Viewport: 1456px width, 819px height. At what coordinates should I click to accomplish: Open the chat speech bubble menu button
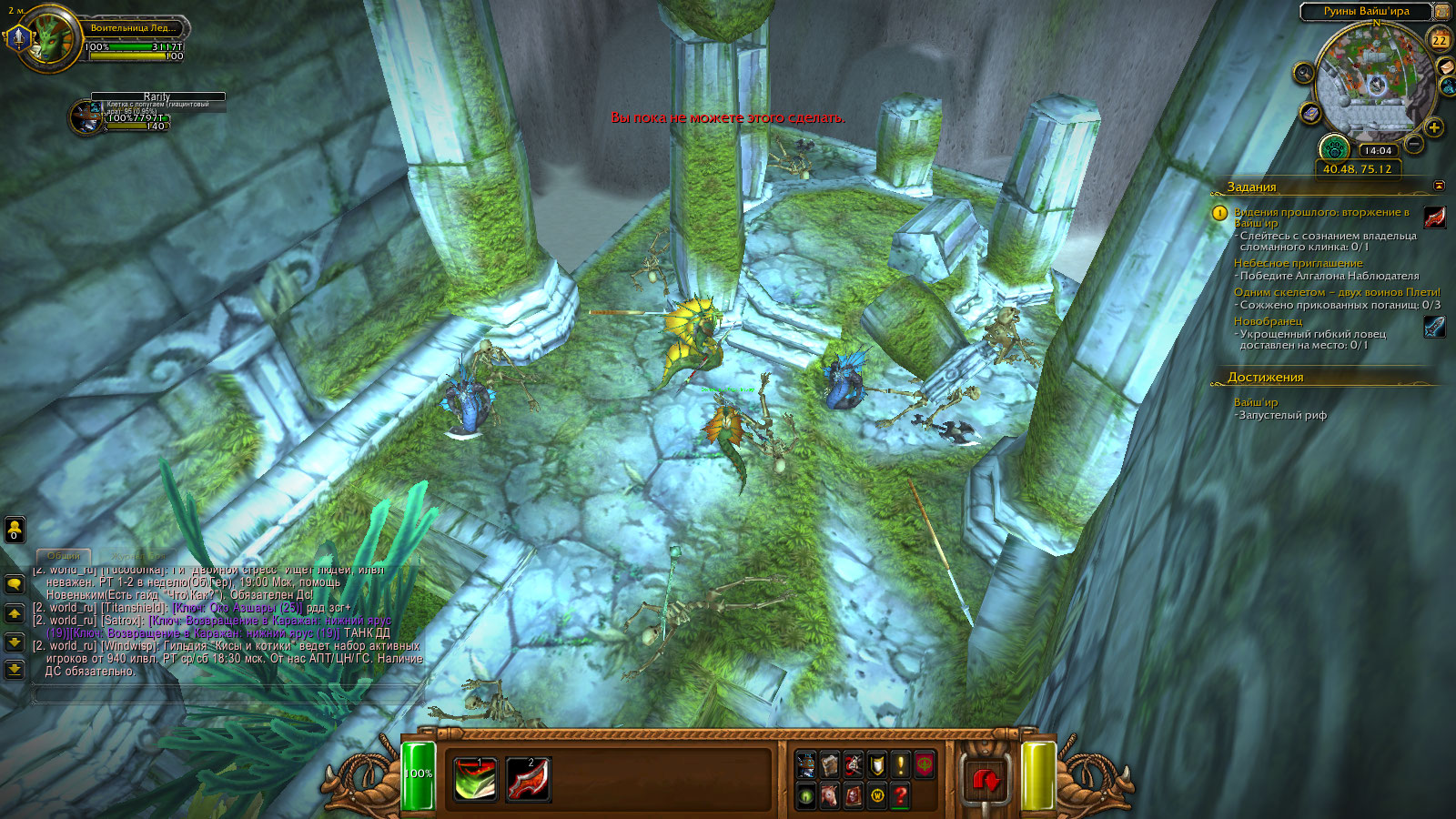click(x=15, y=584)
